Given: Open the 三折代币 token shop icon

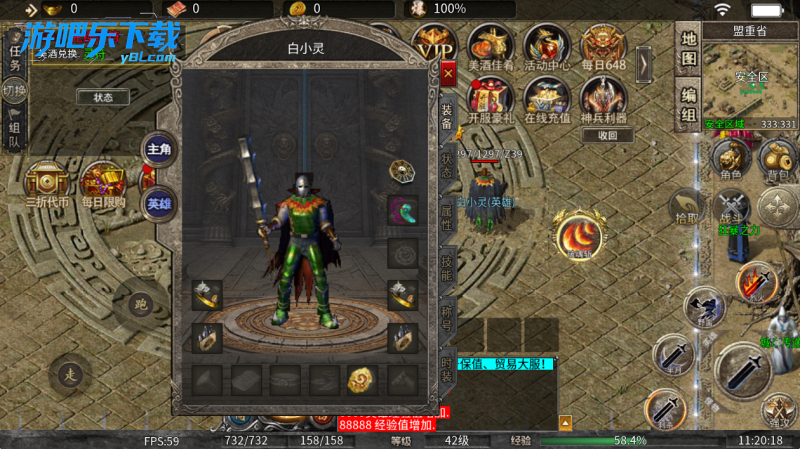Looking at the screenshot, I should (46, 185).
